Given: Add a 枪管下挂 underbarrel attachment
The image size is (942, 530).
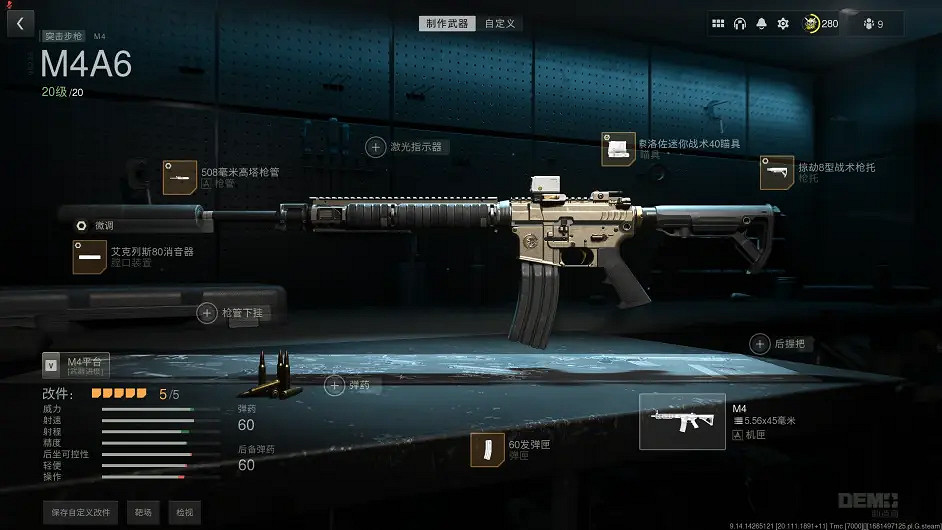Looking at the screenshot, I should coord(207,313).
